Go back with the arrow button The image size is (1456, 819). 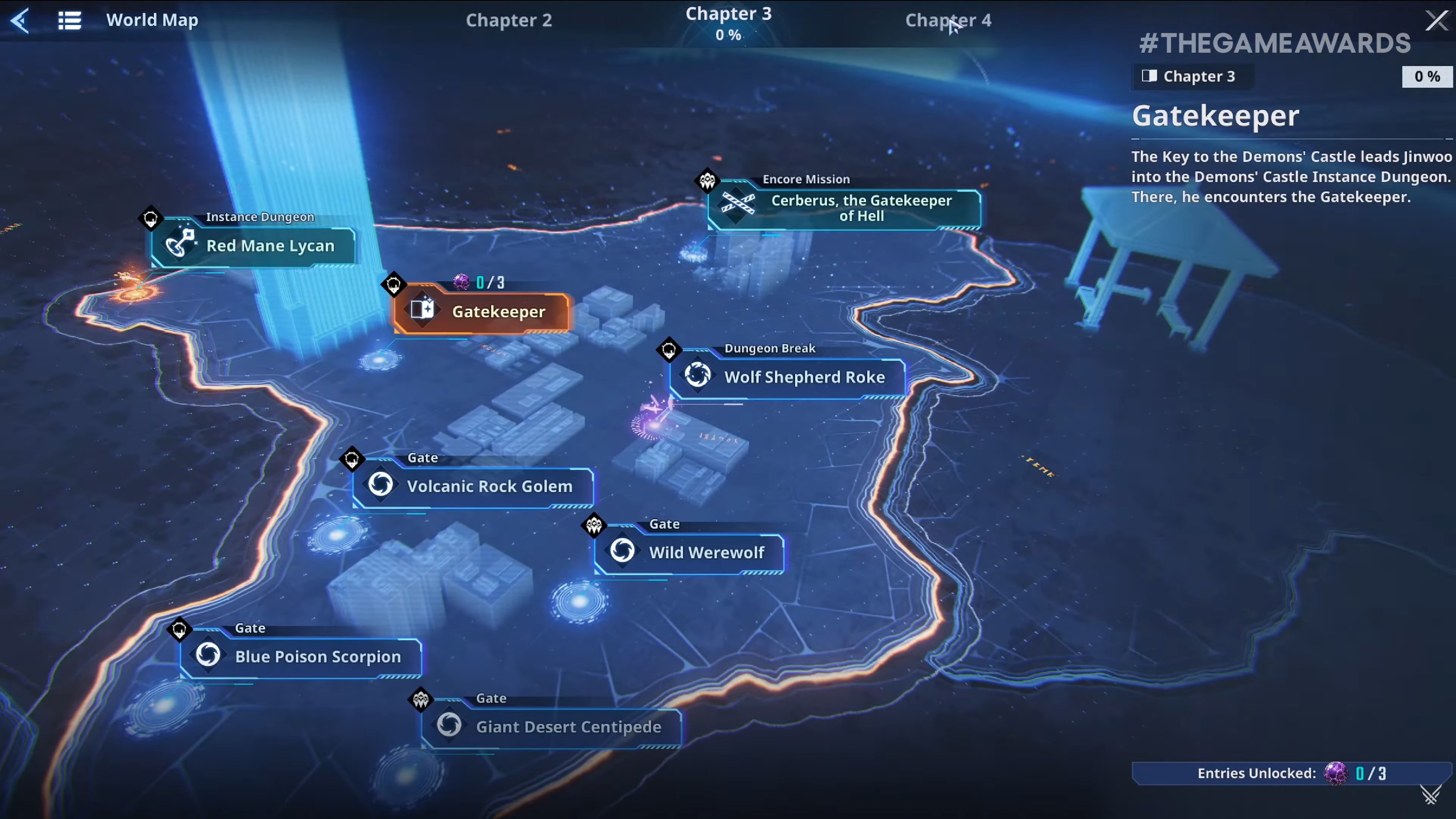point(20,20)
